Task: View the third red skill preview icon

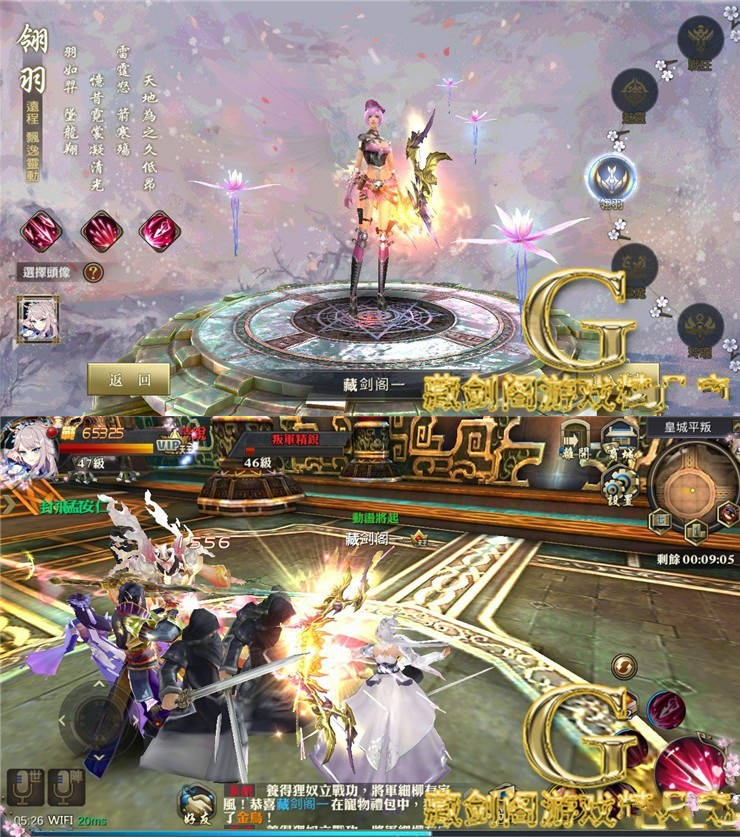Action: click(x=160, y=231)
